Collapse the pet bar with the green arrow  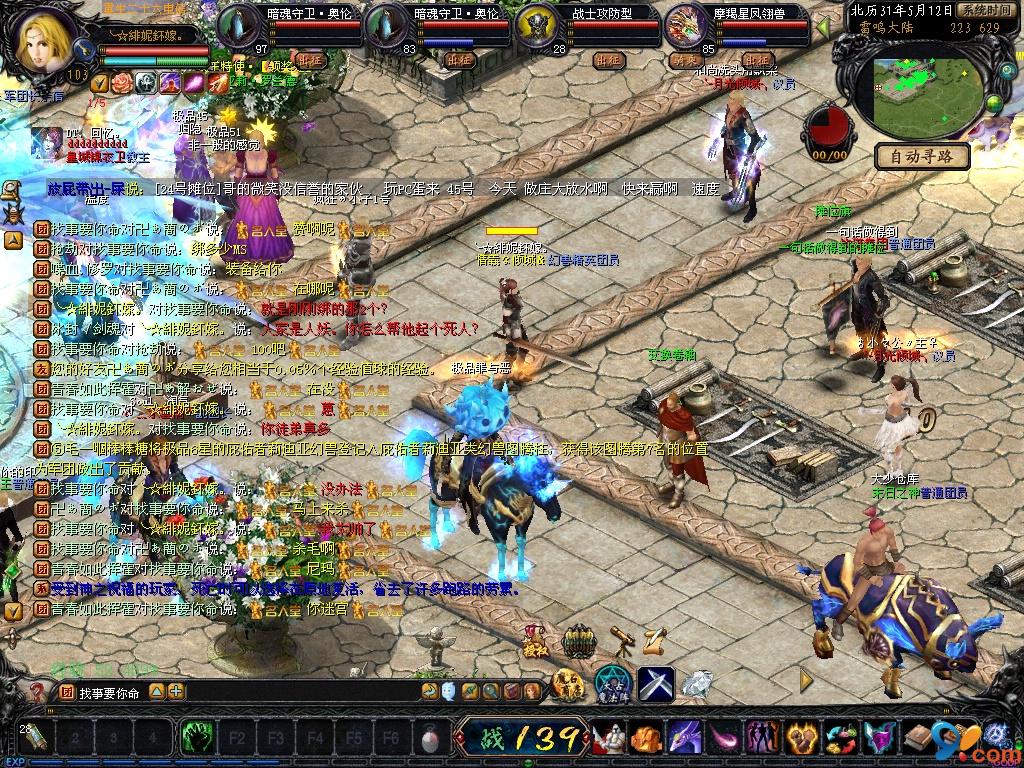(x=823, y=27)
